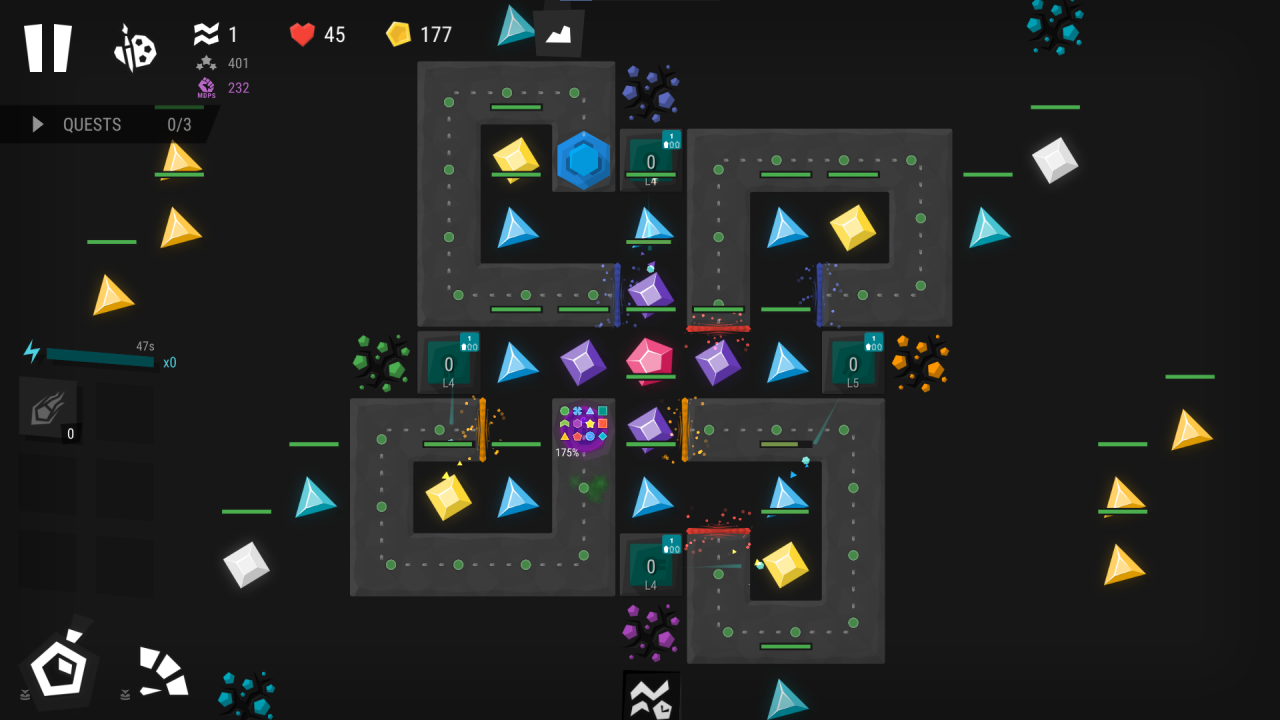Select the multicolor shapes modifier tile at 175%
The image size is (1280, 720).
[583, 428]
